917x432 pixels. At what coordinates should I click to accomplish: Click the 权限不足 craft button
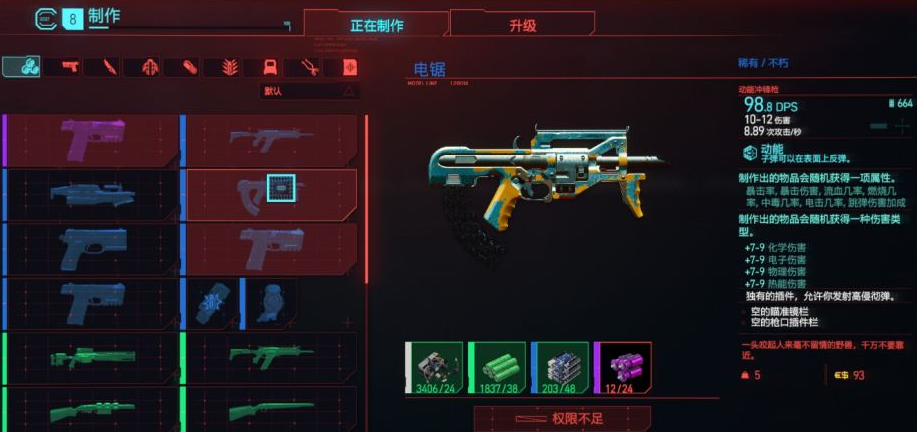point(562,418)
